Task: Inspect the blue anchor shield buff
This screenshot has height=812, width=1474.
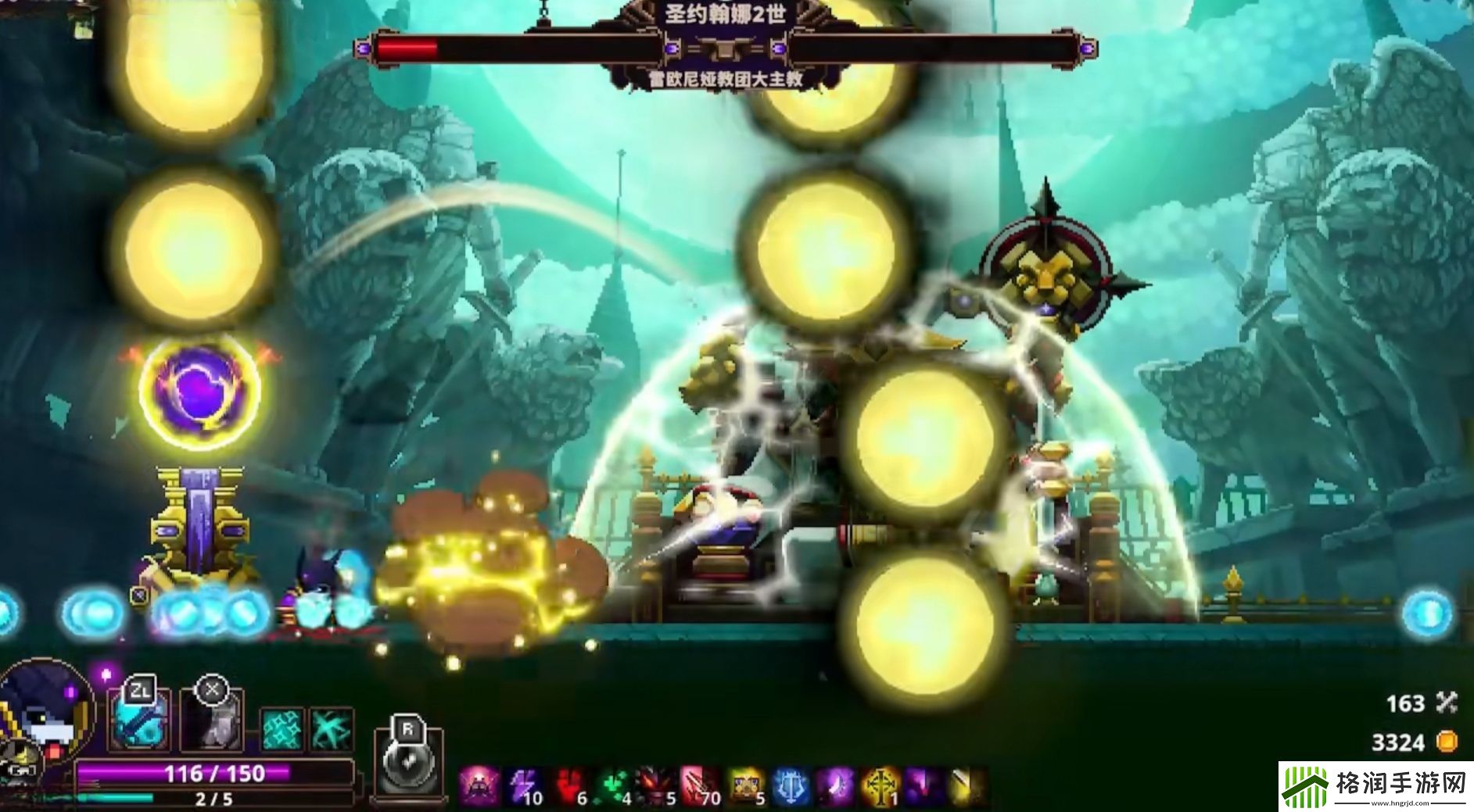Action: pos(788,785)
